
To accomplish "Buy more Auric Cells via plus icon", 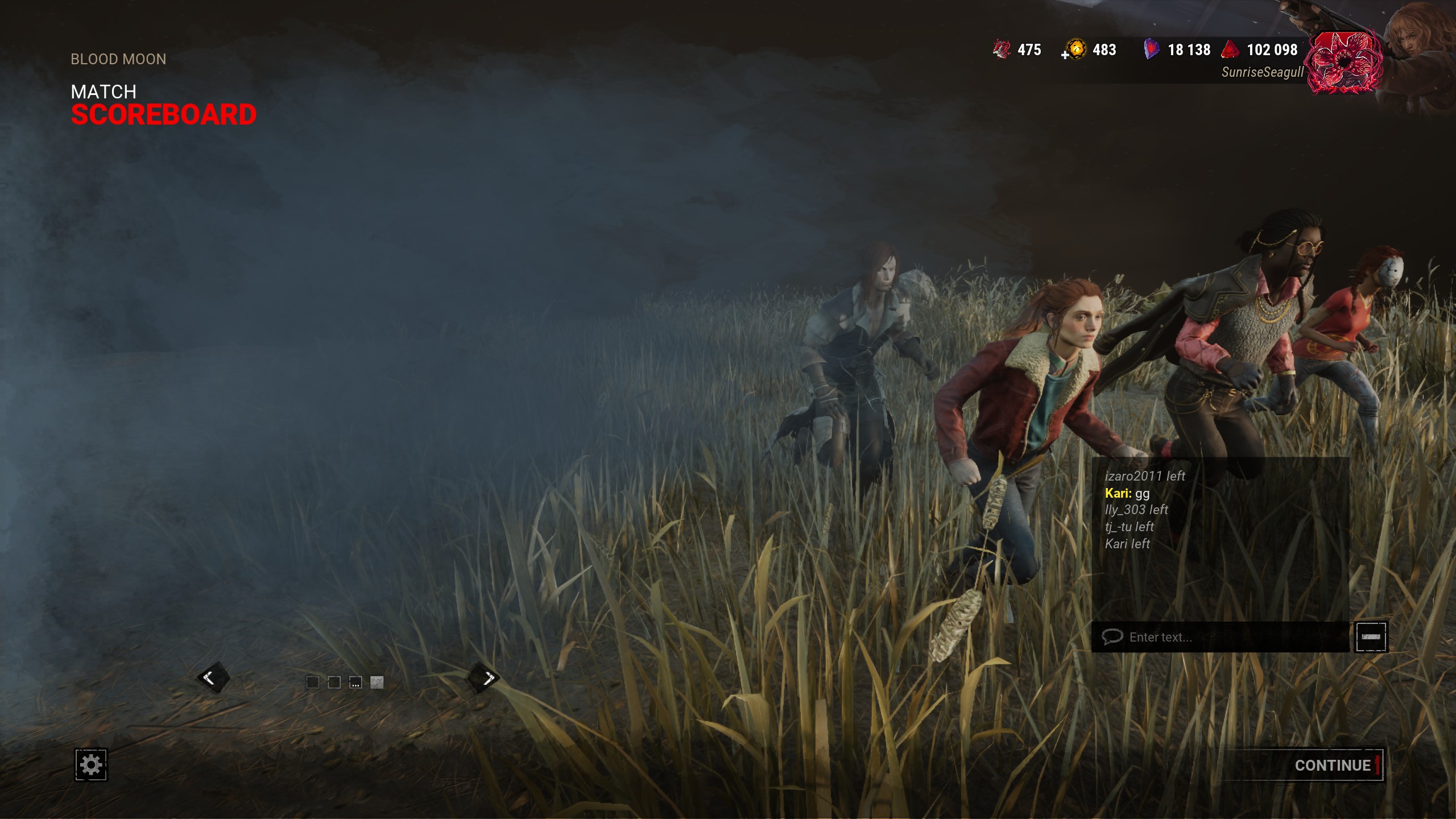I will (x=1065, y=55).
